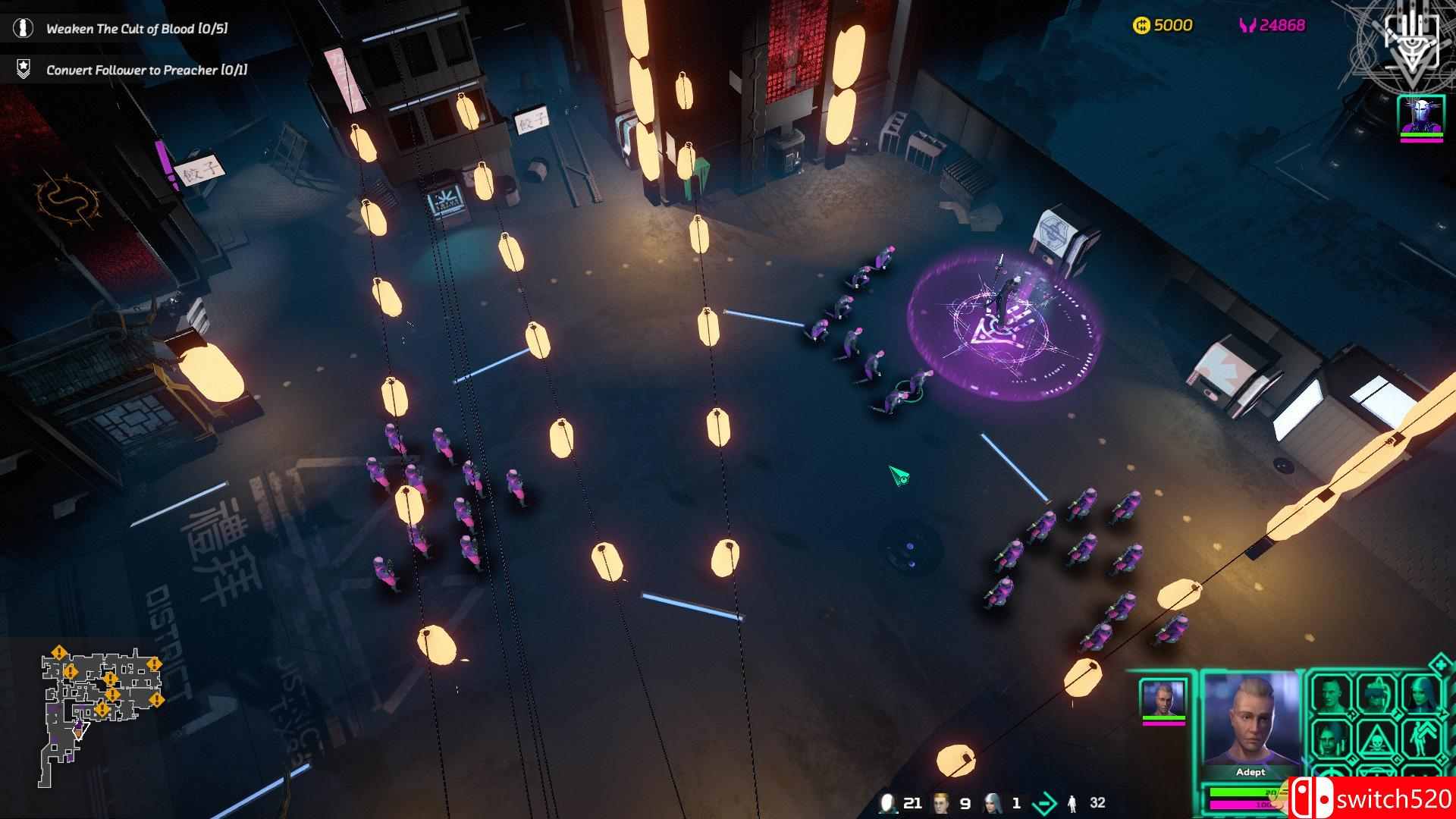Click the green chevron deselect icon near unit counts
The width and height of the screenshot is (1456, 819).
pyautogui.click(x=1045, y=802)
